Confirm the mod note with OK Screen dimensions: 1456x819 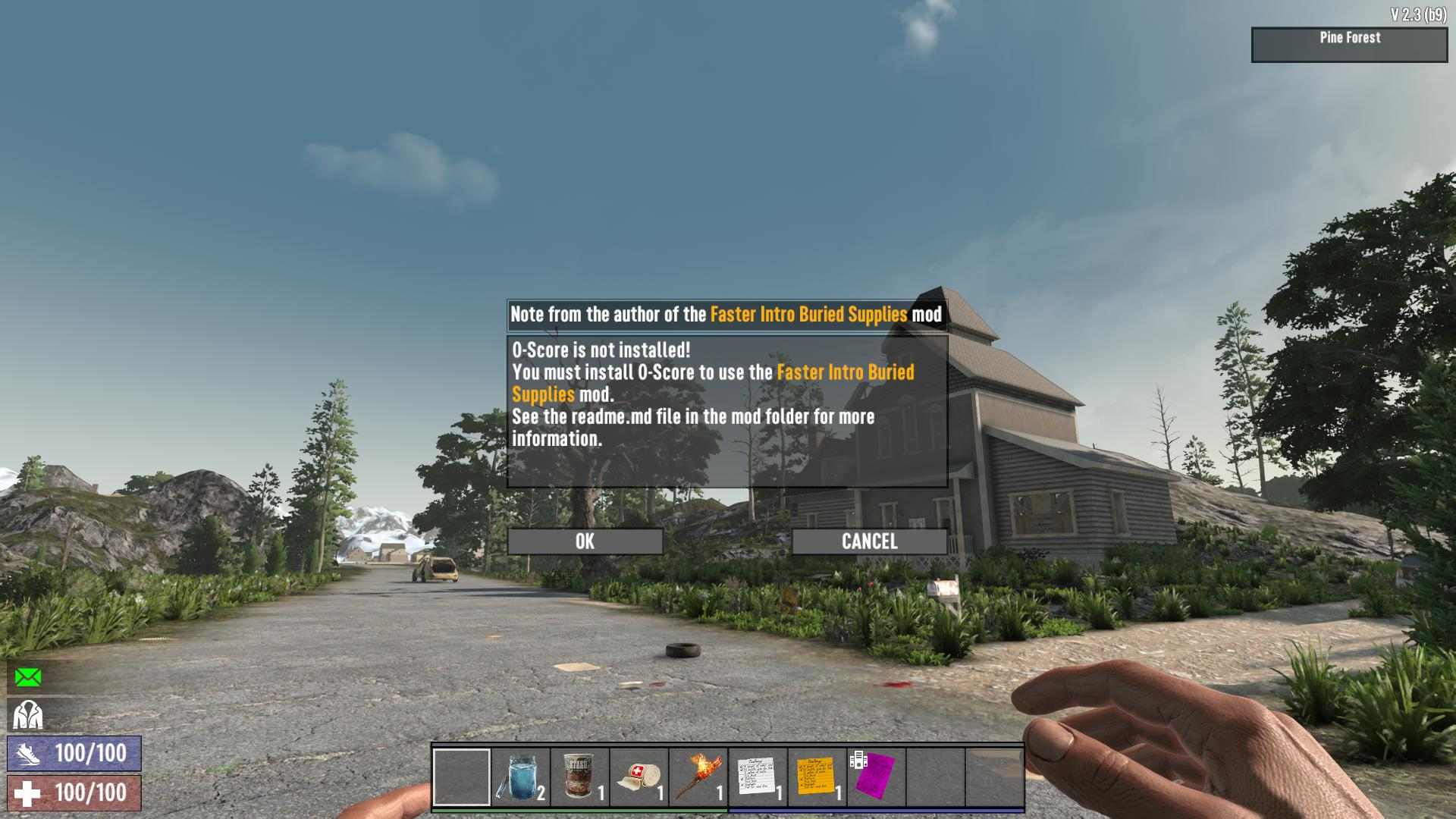[x=585, y=541]
